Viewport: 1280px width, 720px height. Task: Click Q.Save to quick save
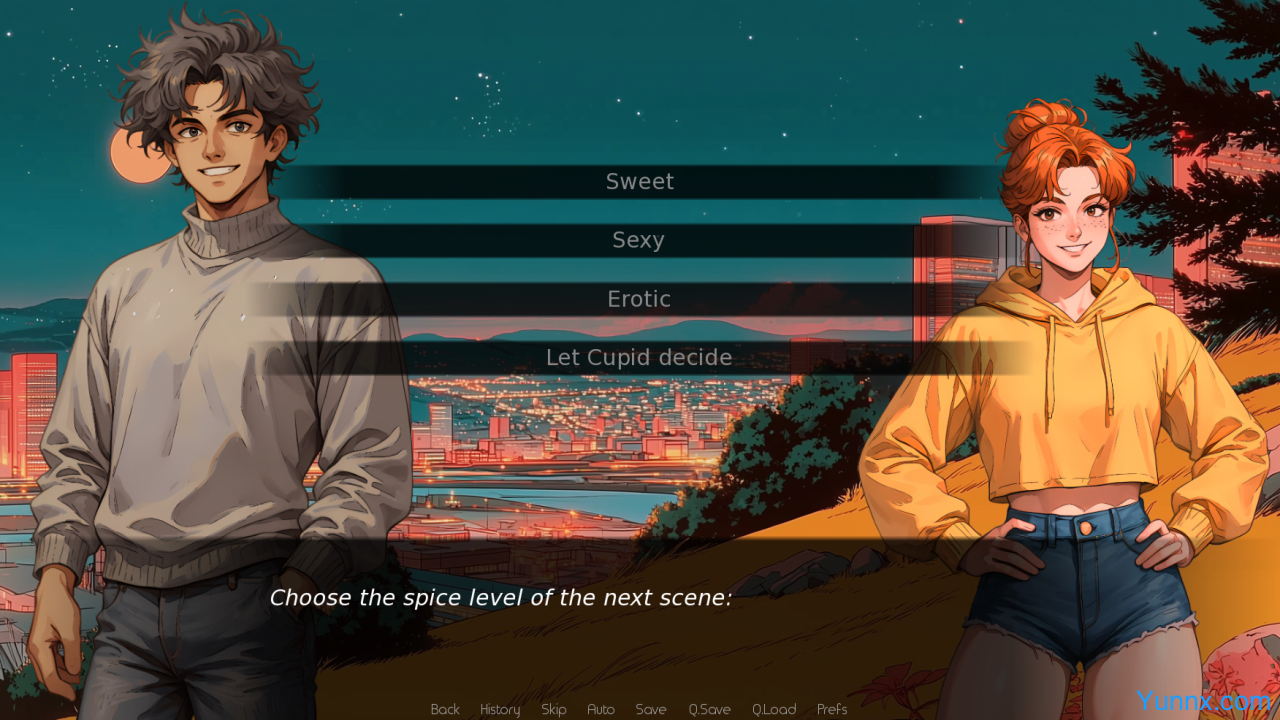pos(709,709)
